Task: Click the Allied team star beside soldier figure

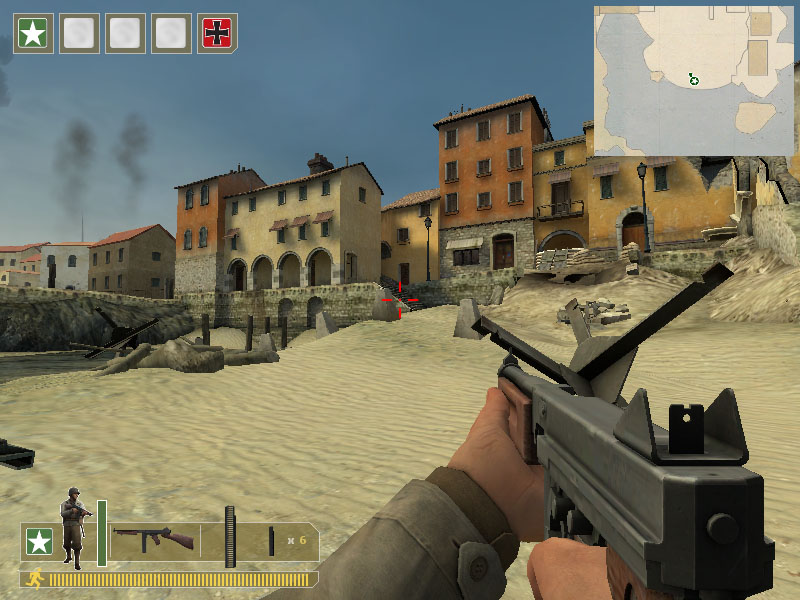Action: [39, 542]
